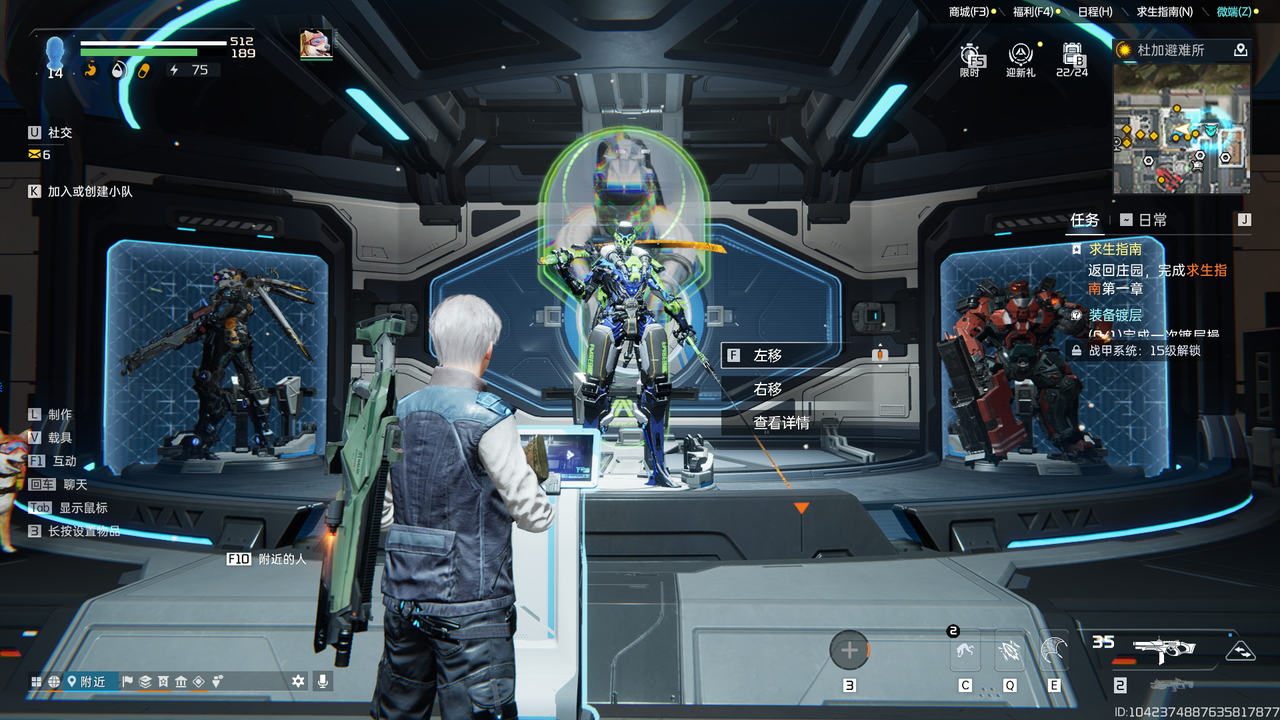Open the 日程 schedule menu
Viewport: 1280px width, 720px height.
[x=1095, y=12]
